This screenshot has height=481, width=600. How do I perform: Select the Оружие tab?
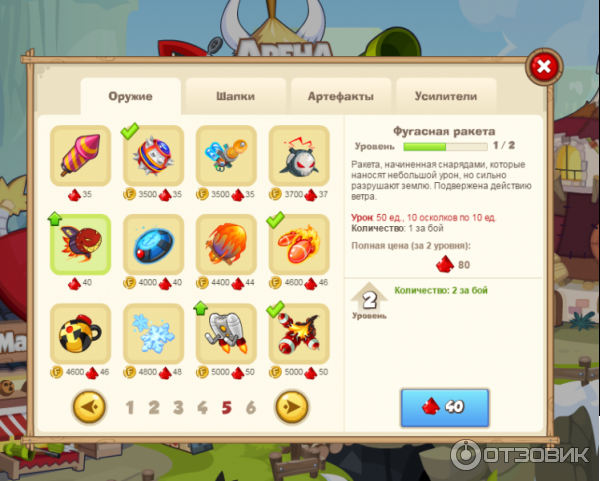[130, 97]
